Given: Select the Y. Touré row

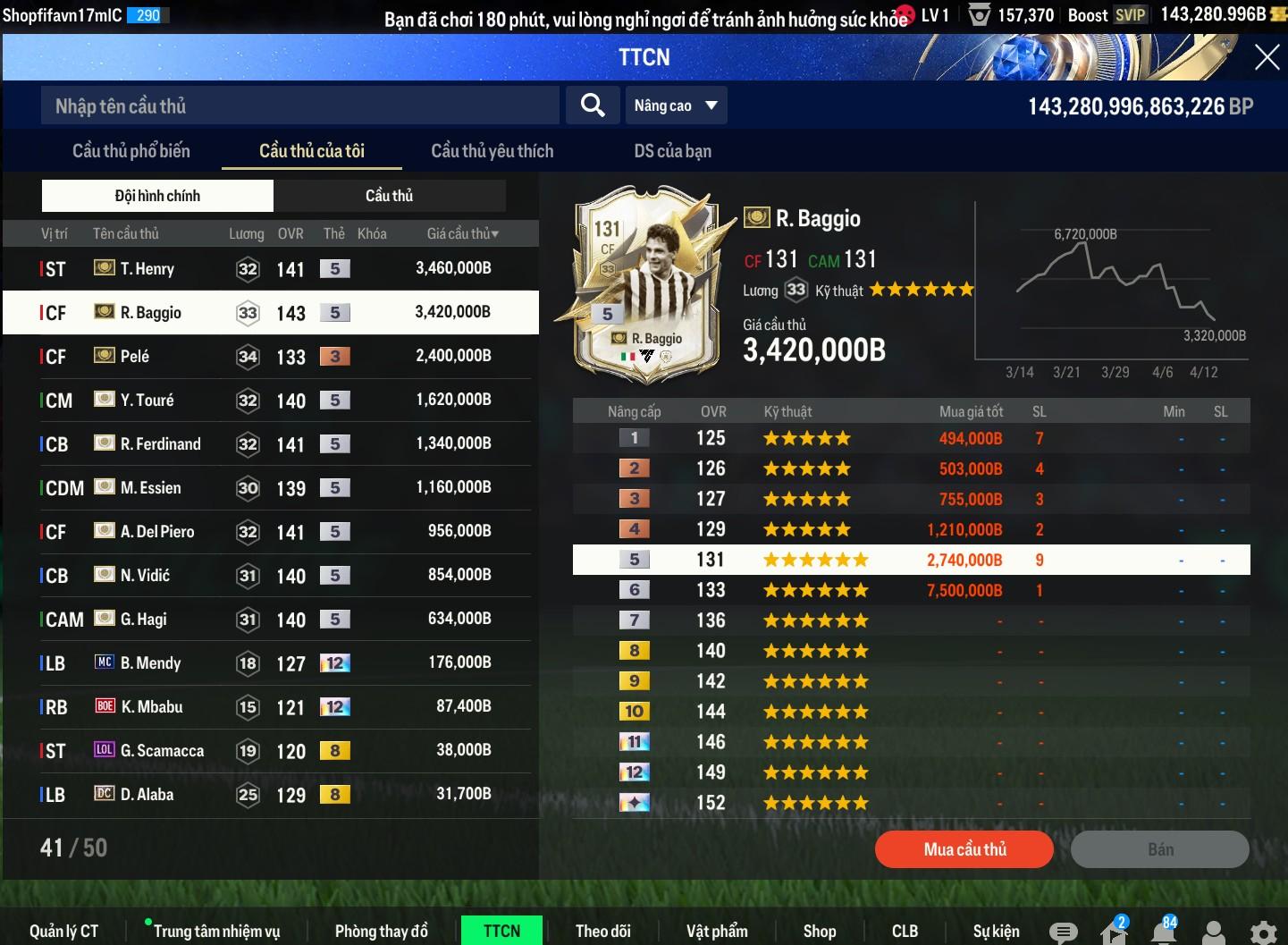Looking at the screenshot, I should click(x=268, y=400).
